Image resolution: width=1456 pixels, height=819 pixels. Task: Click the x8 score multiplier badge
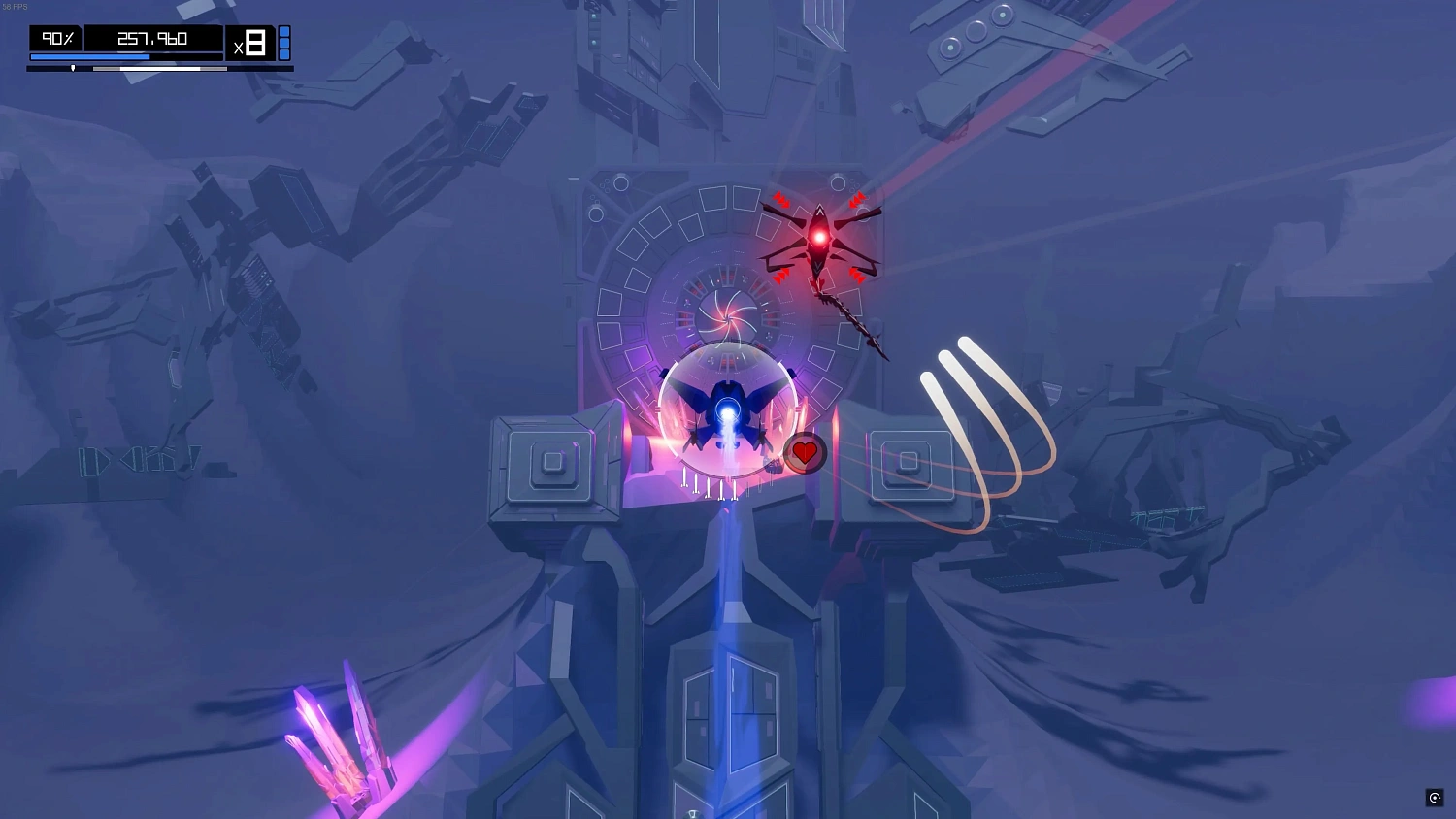[250, 40]
